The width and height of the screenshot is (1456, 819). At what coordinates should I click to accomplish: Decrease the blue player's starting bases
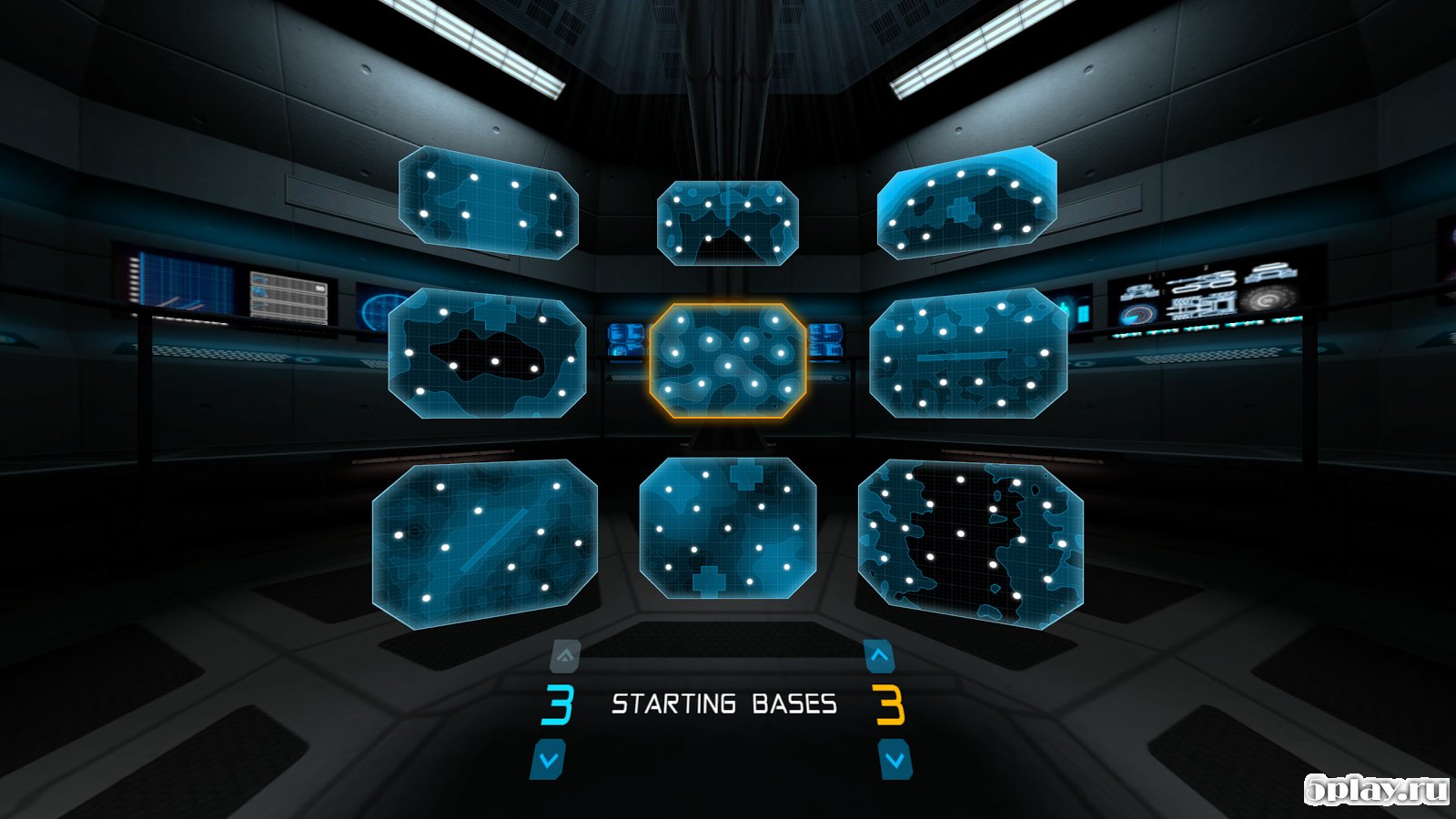(548, 759)
